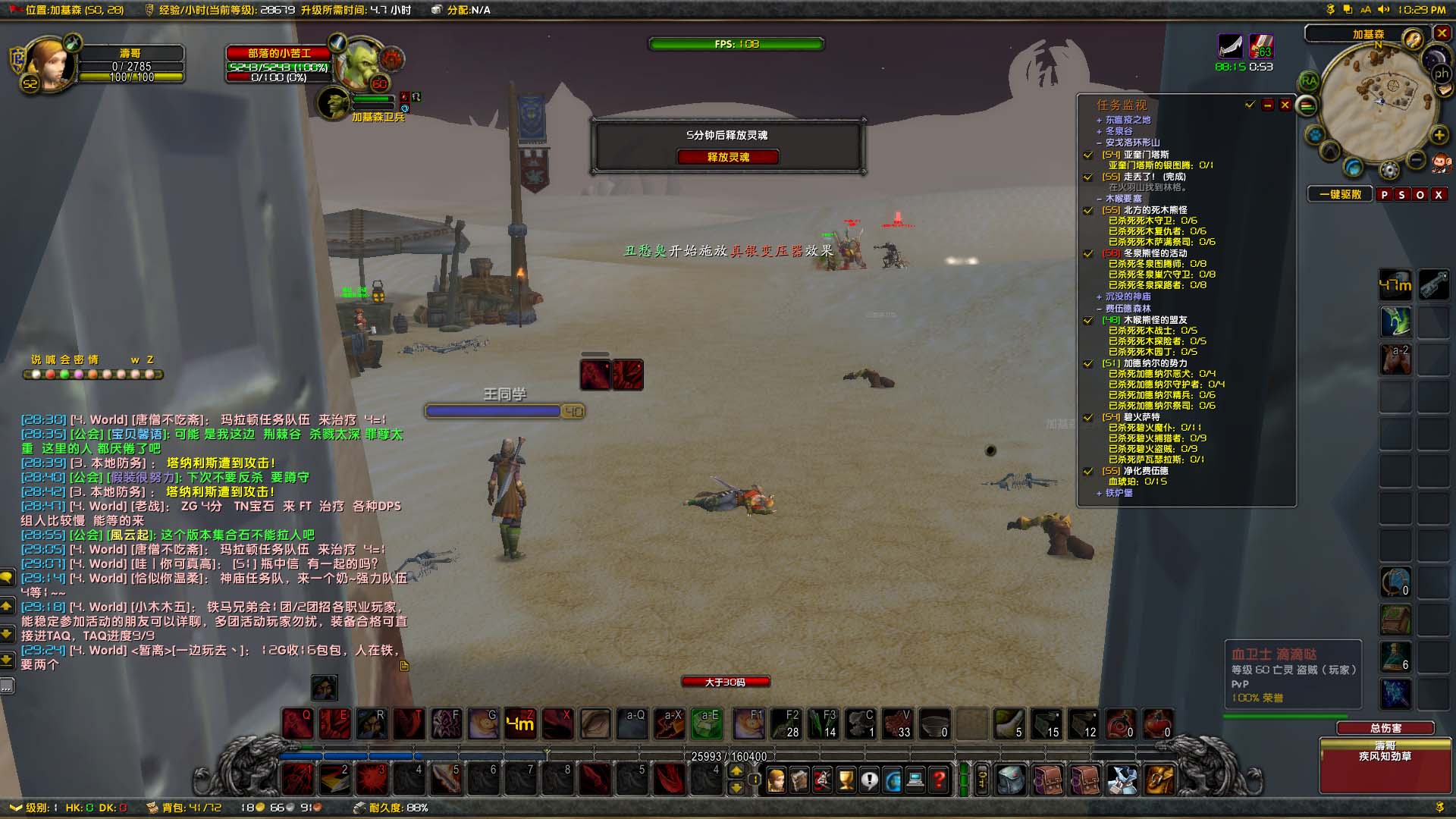This screenshot has width=1456, height=819.
Task: Click a colored dot in the chat emote row
Action: 50,374
